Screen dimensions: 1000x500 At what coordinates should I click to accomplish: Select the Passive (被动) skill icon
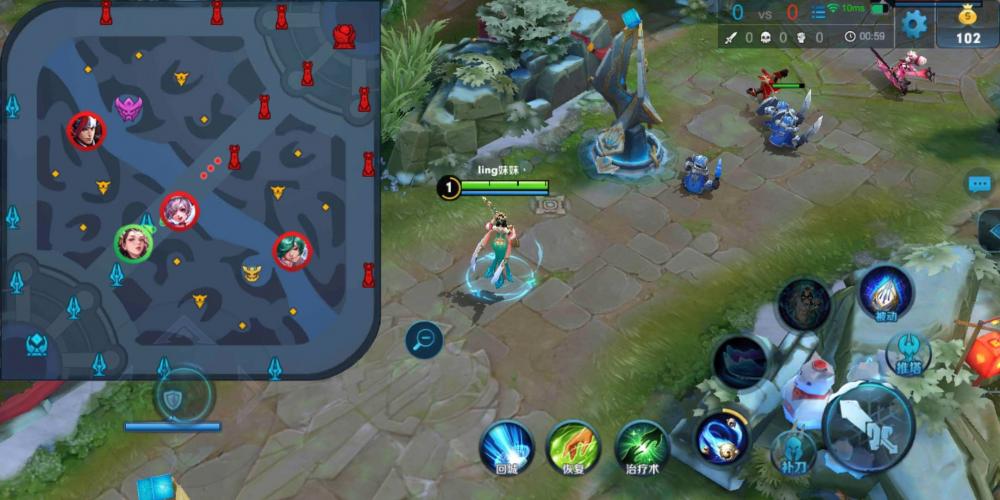pyautogui.click(x=885, y=292)
